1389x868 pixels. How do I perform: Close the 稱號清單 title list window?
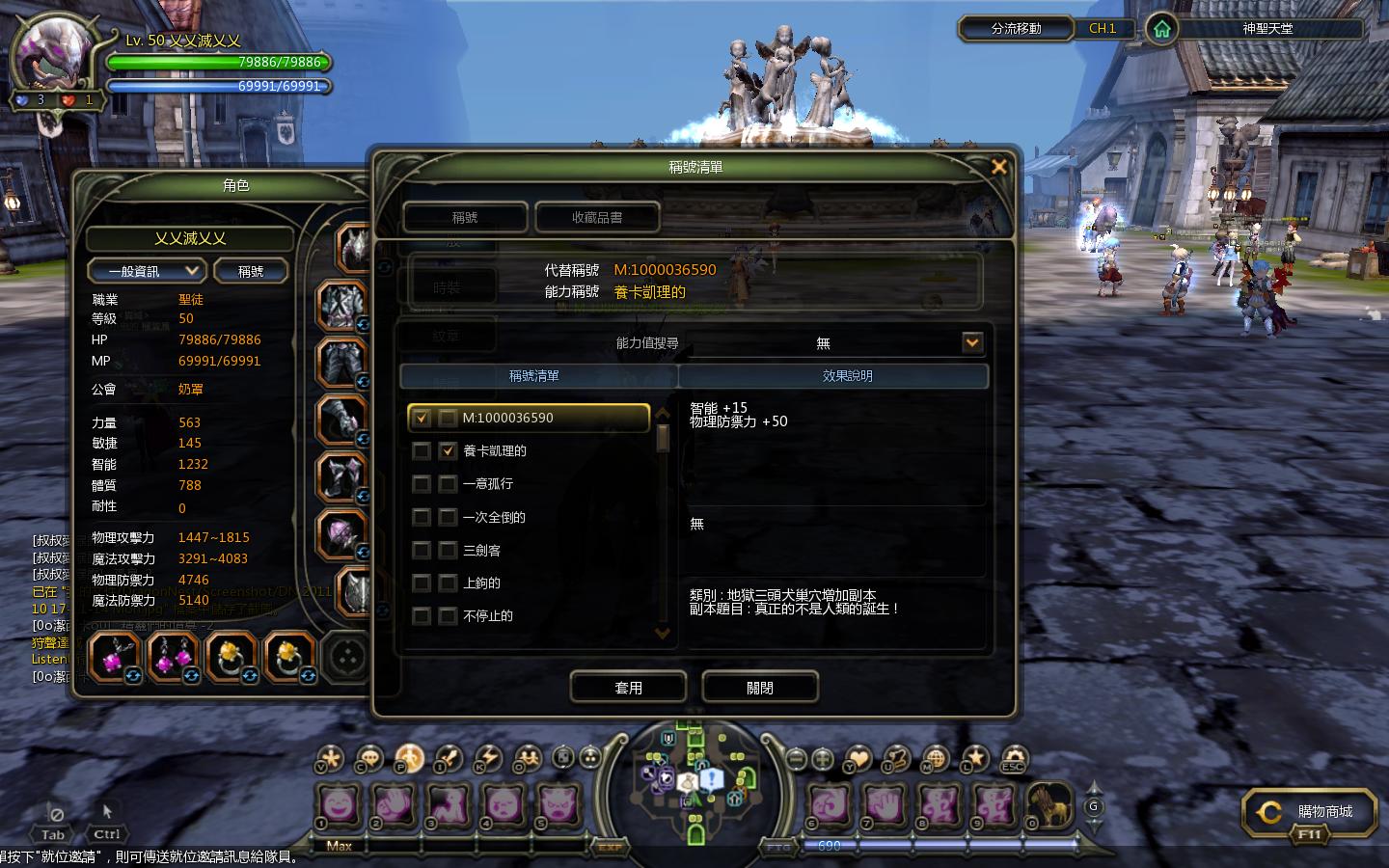[x=999, y=167]
